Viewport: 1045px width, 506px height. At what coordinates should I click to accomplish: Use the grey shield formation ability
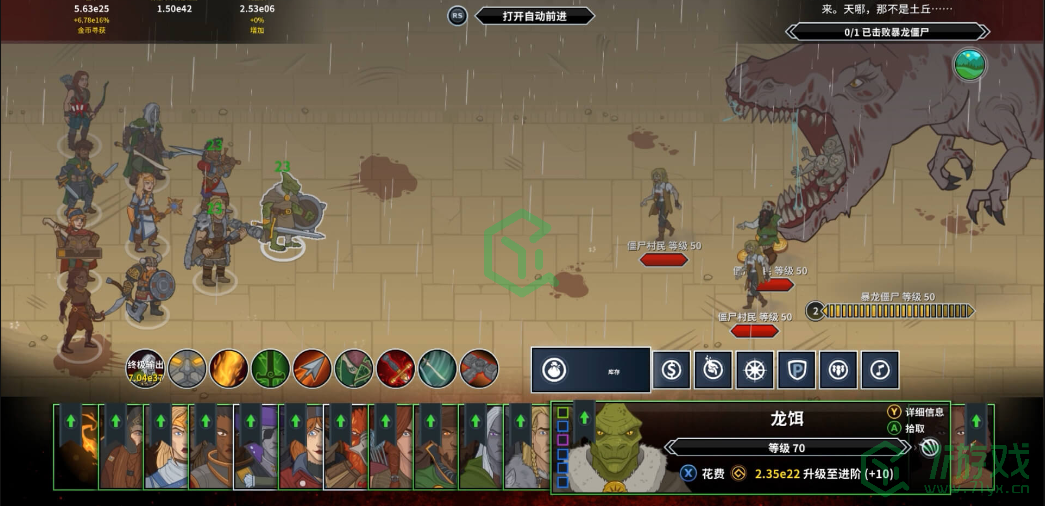pyautogui.click(x=187, y=368)
